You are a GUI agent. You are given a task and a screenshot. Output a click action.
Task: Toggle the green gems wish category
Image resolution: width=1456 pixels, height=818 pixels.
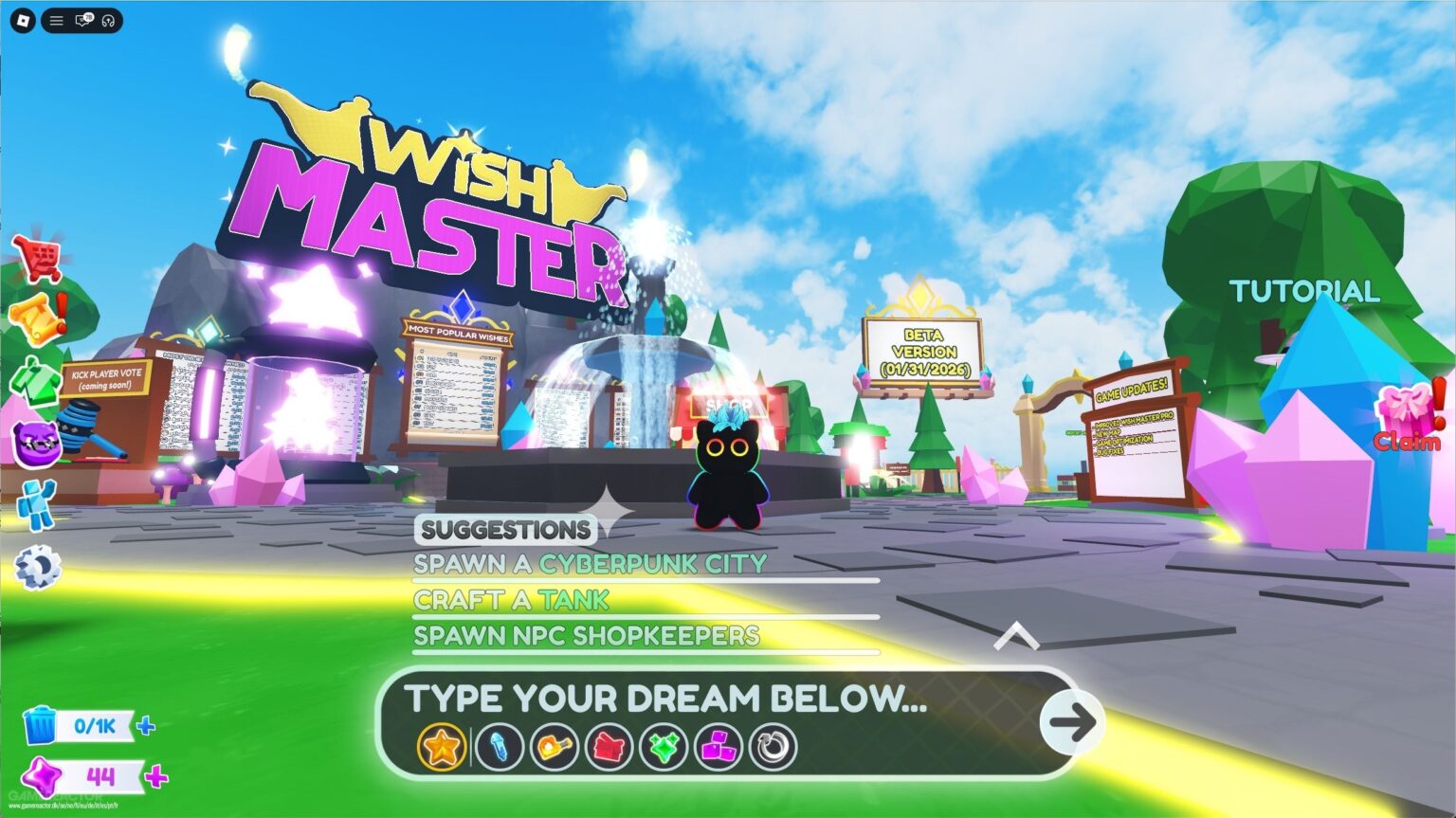[663, 746]
